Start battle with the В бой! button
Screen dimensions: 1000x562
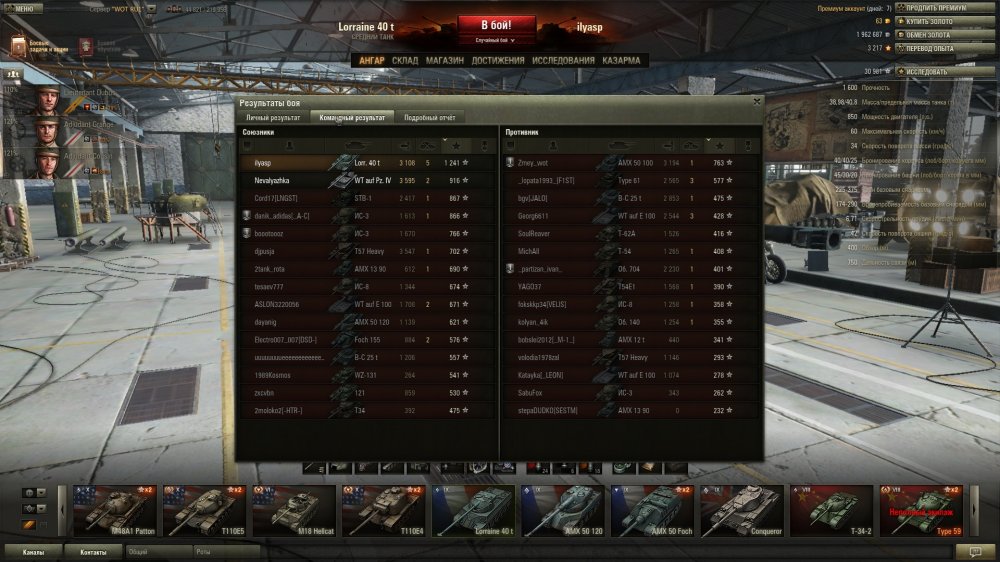point(497,25)
